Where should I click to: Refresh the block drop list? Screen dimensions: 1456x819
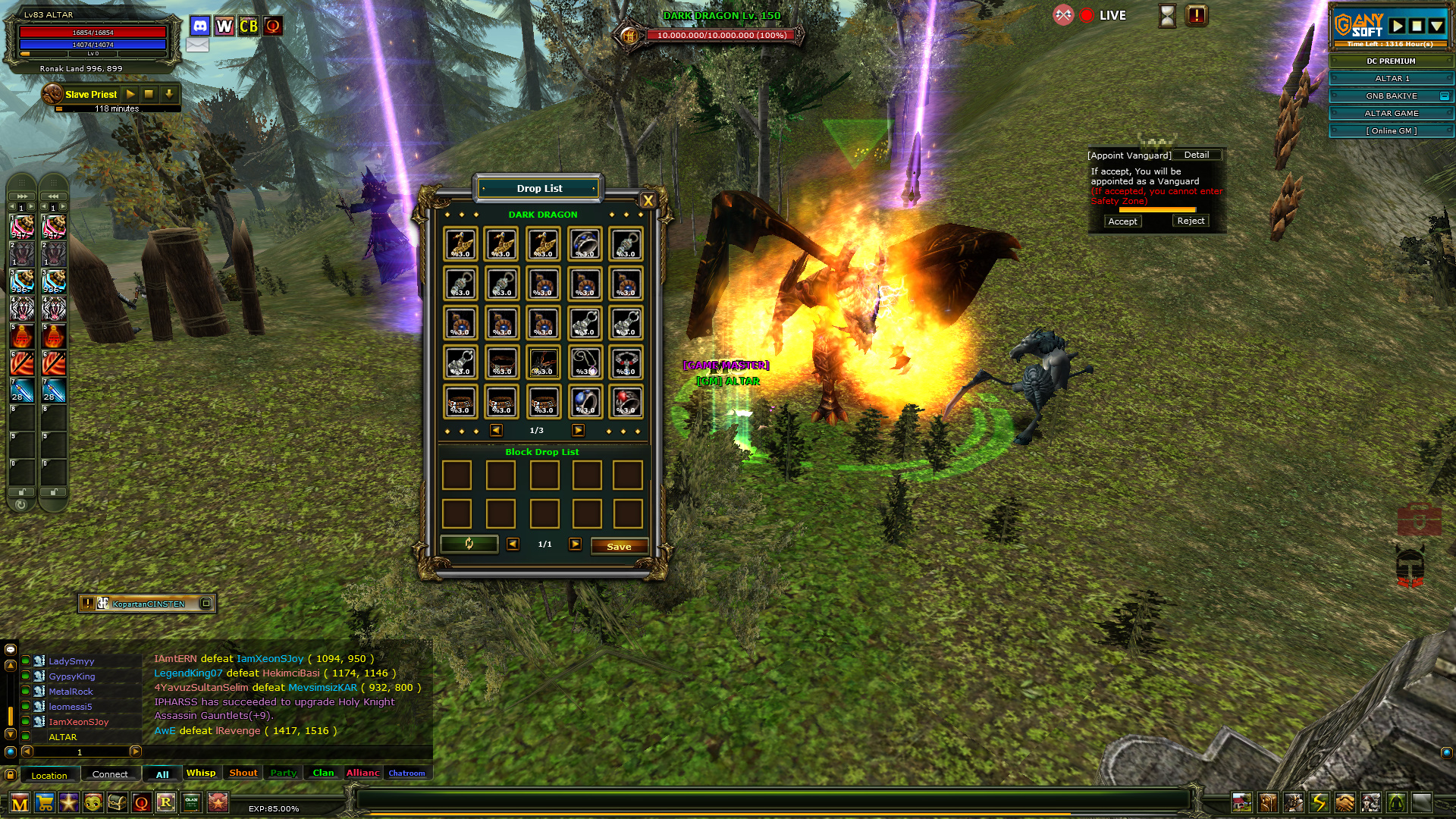[469, 544]
